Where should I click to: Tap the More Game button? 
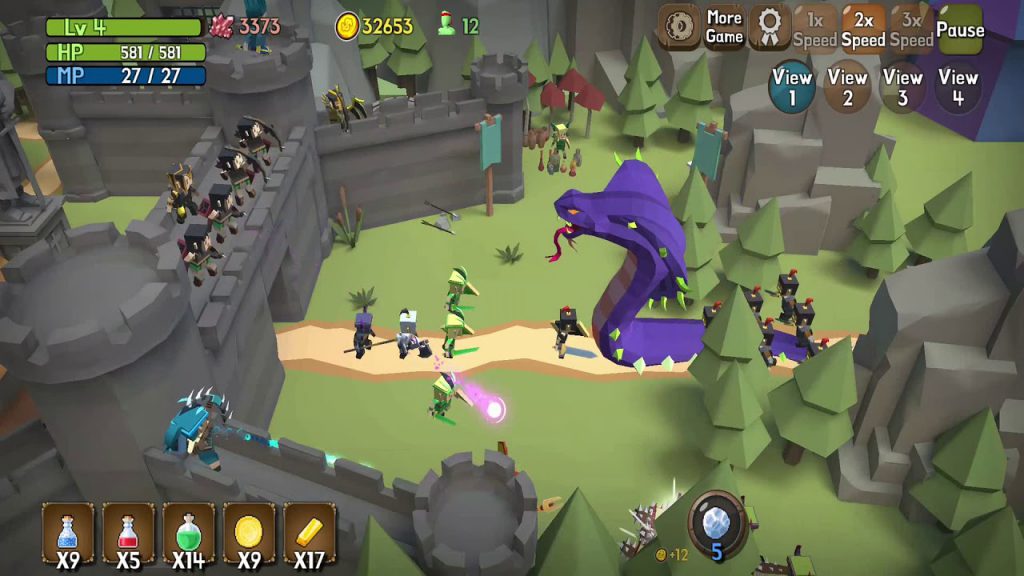[x=724, y=27]
